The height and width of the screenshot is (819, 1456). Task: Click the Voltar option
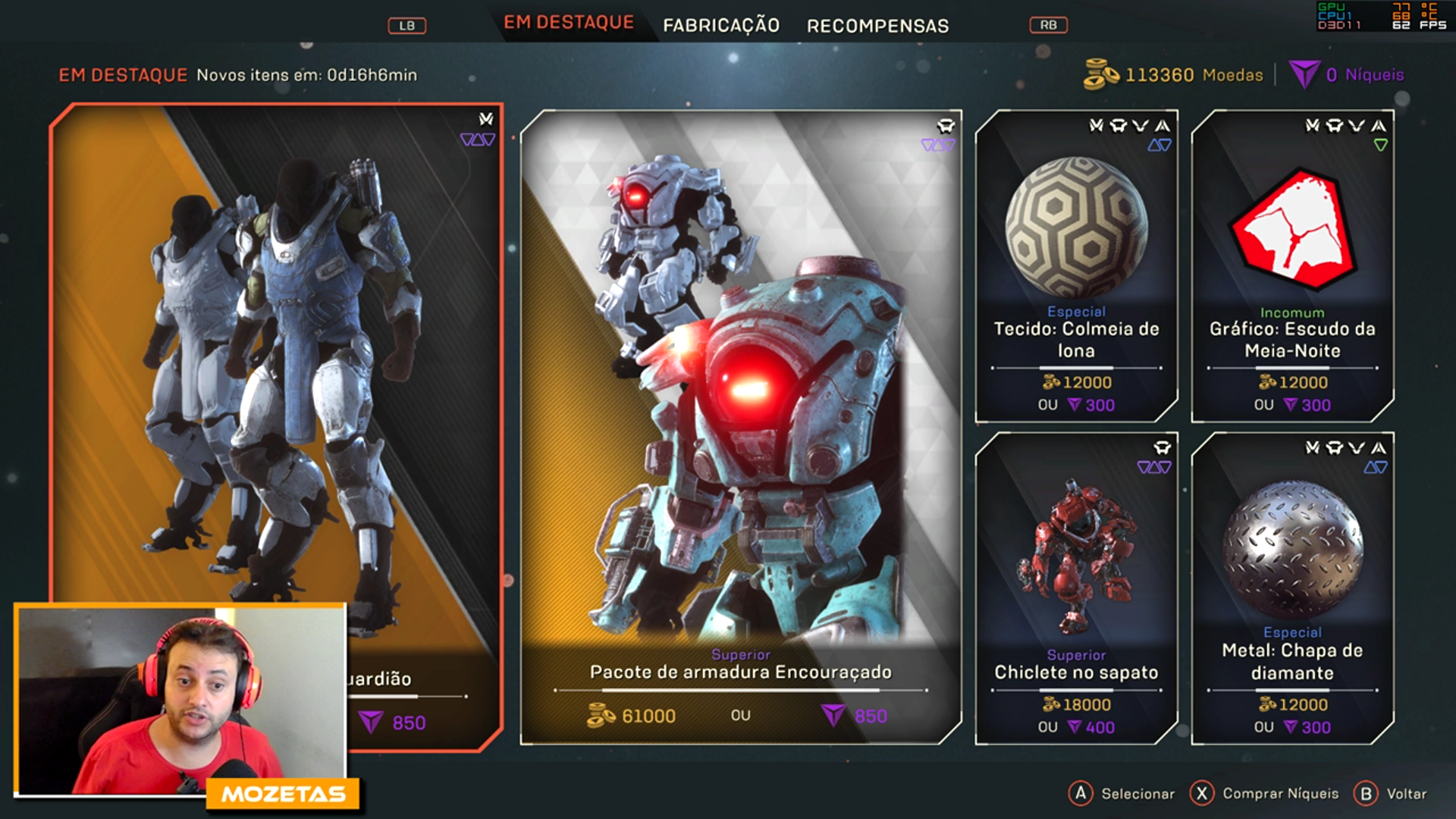coord(1392,793)
